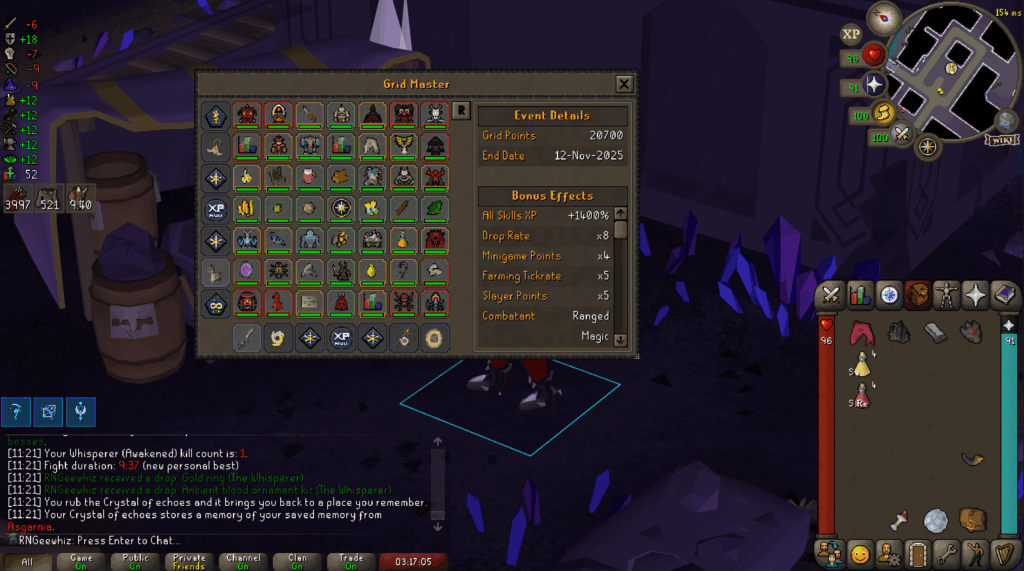This screenshot has height=571, width=1024.
Task: Select the beer mug grid tile
Action: tap(309, 178)
